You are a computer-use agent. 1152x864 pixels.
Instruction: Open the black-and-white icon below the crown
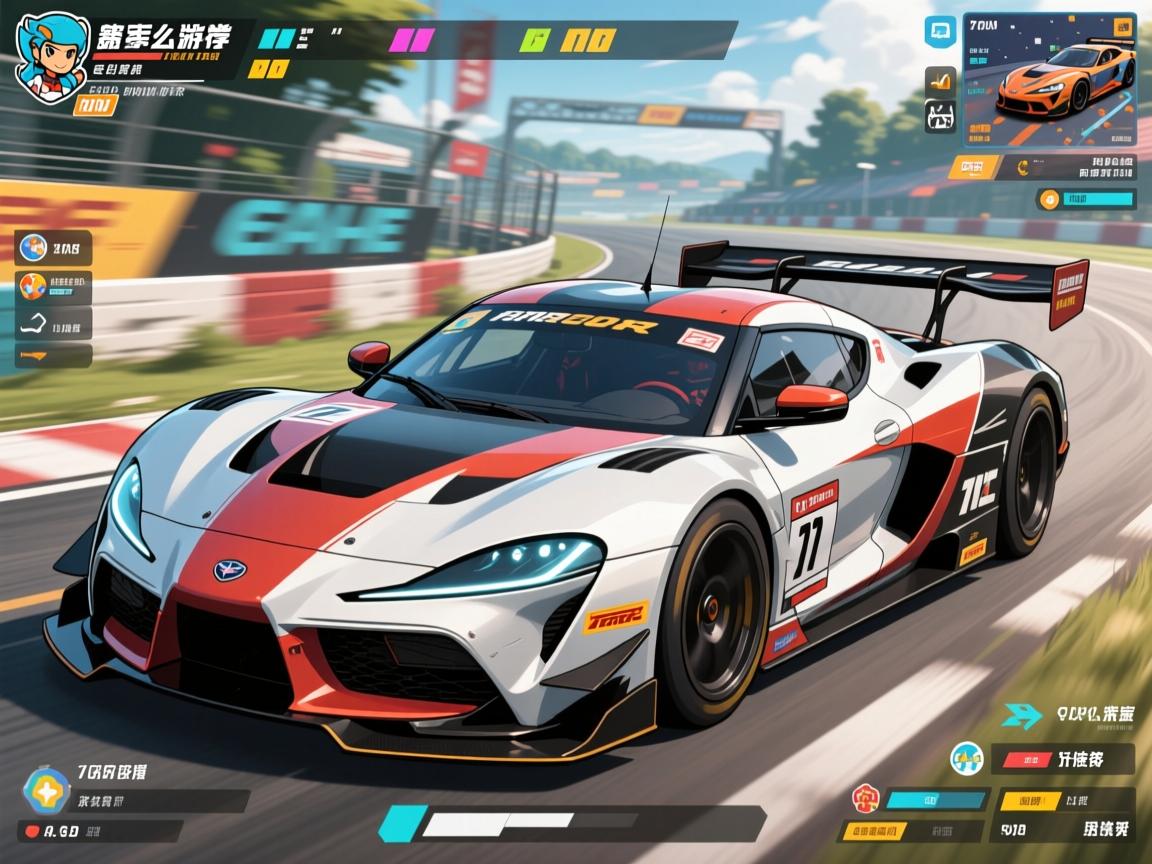point(940,117)
